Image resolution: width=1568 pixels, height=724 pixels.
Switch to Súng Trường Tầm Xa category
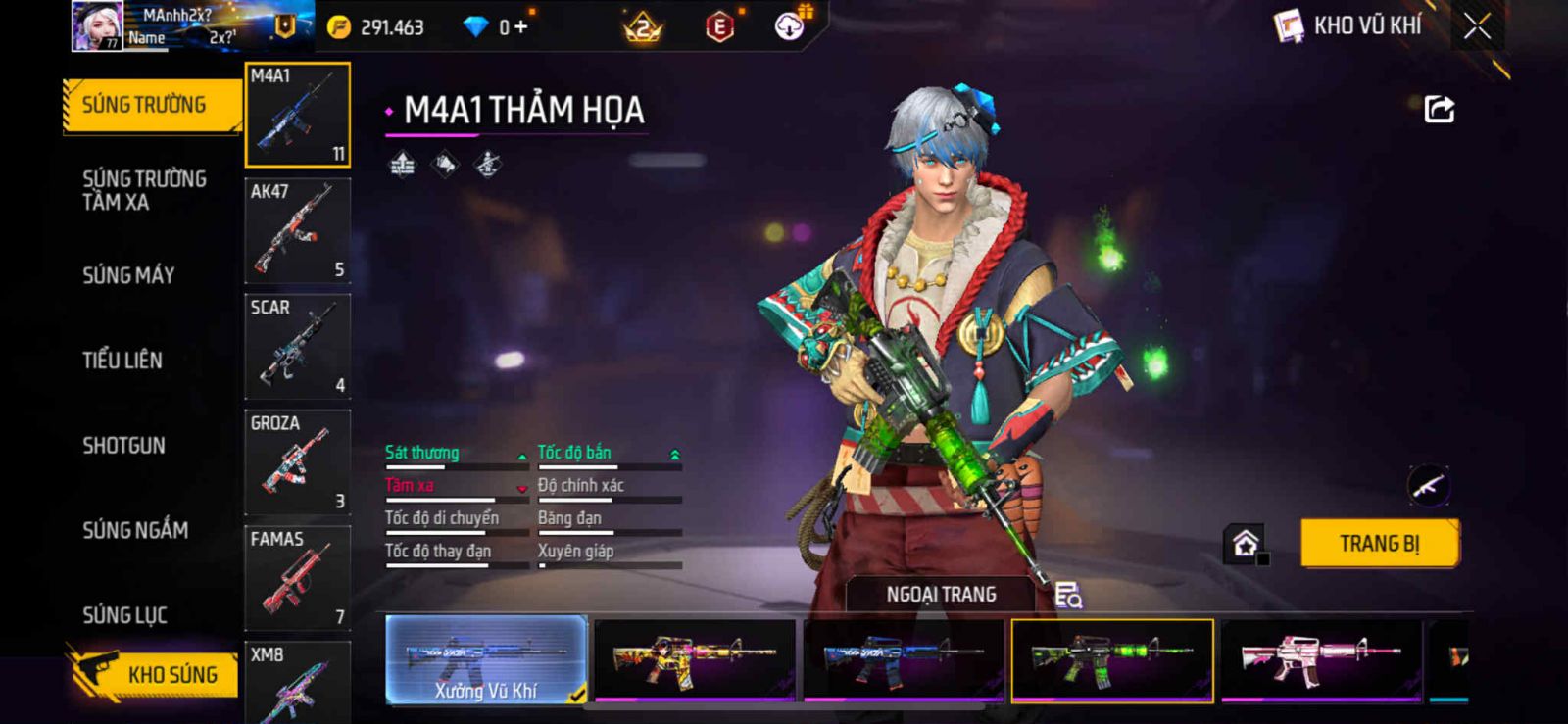(144, 190)
